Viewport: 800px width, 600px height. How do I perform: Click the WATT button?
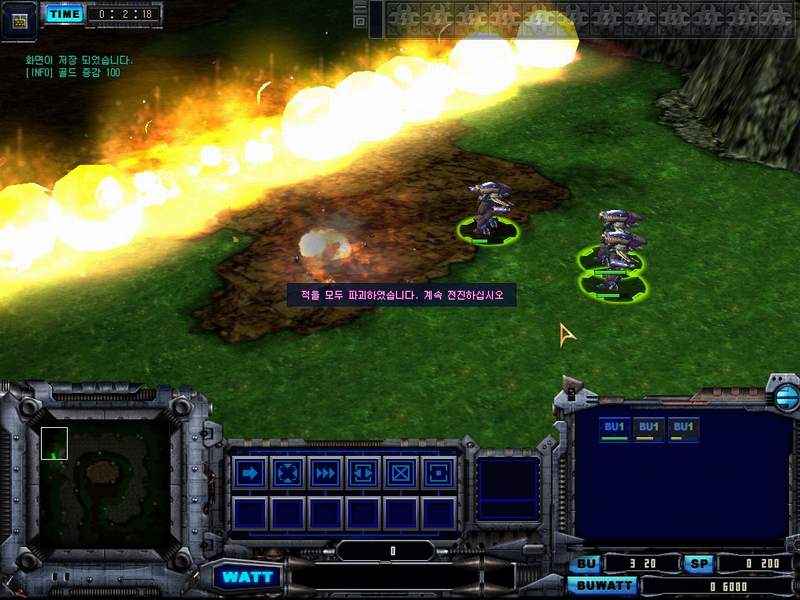246,577
